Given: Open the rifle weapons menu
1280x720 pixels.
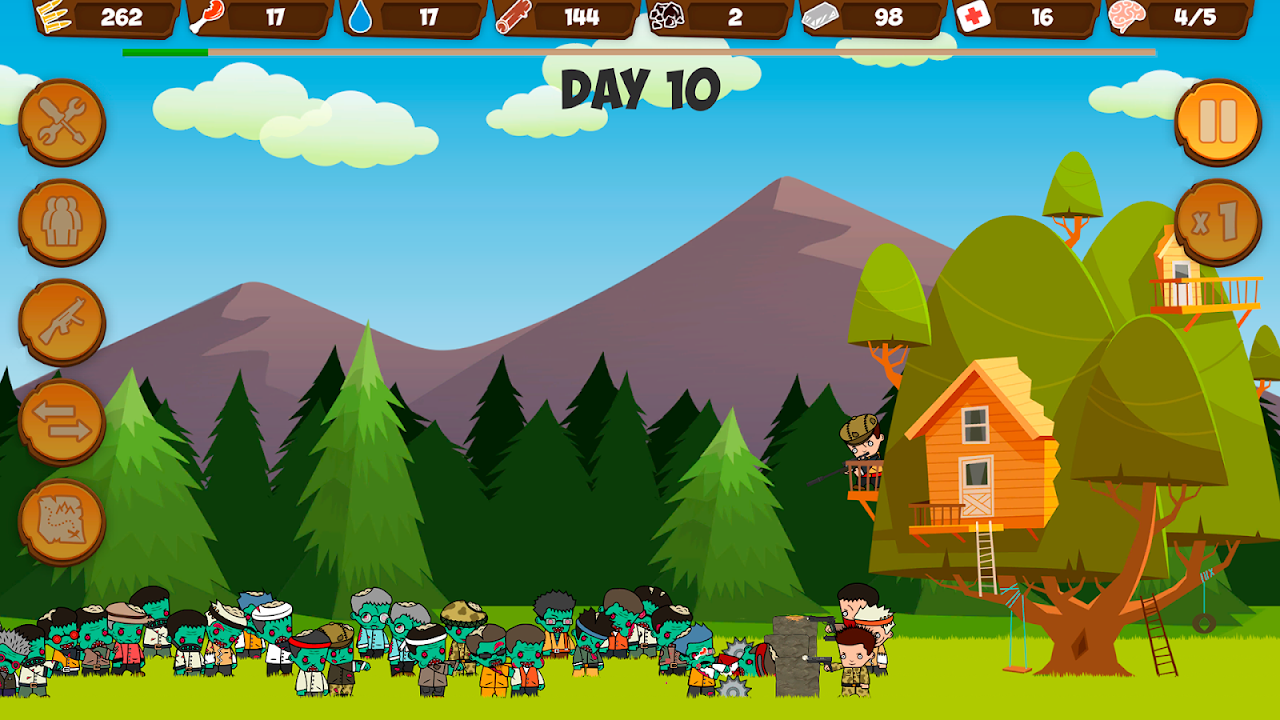Looking at the screenshot, I should (62, 322).
